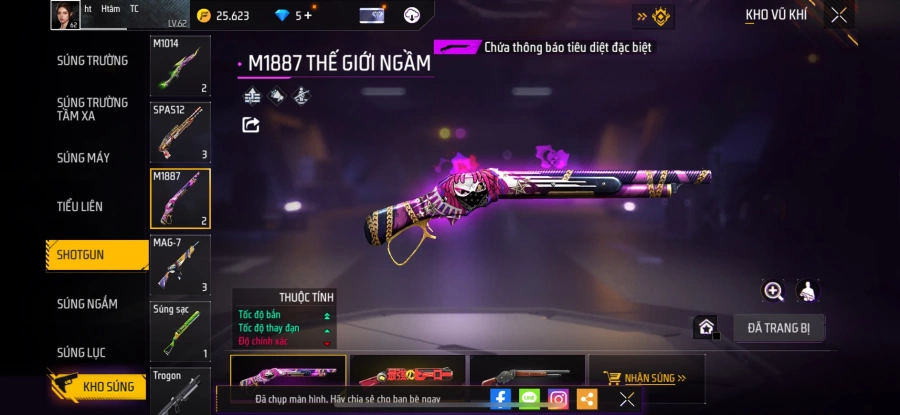900x415 pixels.
Task: Click the character preview icon
Action: (x=808, y=291)
